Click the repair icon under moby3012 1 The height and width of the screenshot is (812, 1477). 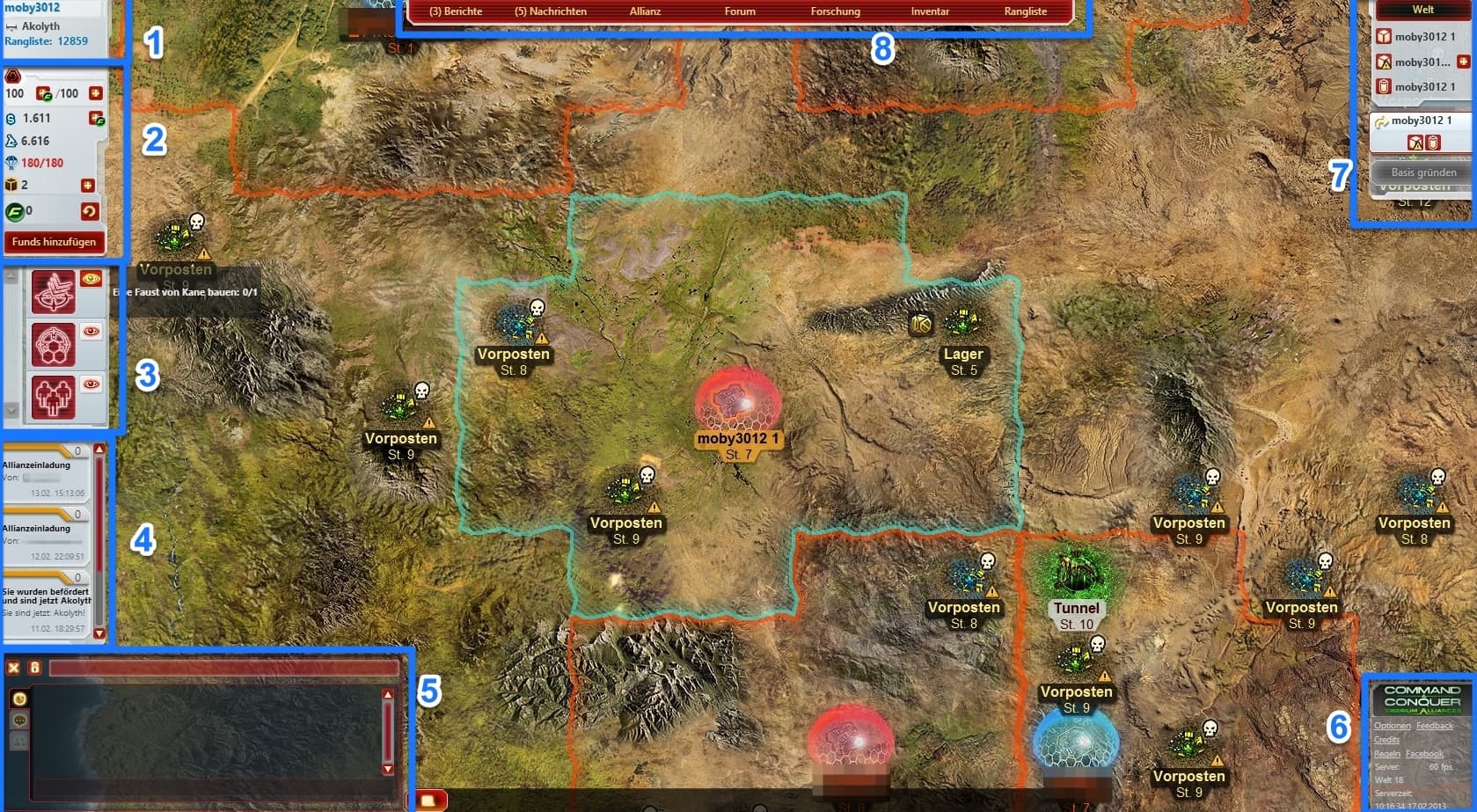(x=1415, y=142)
